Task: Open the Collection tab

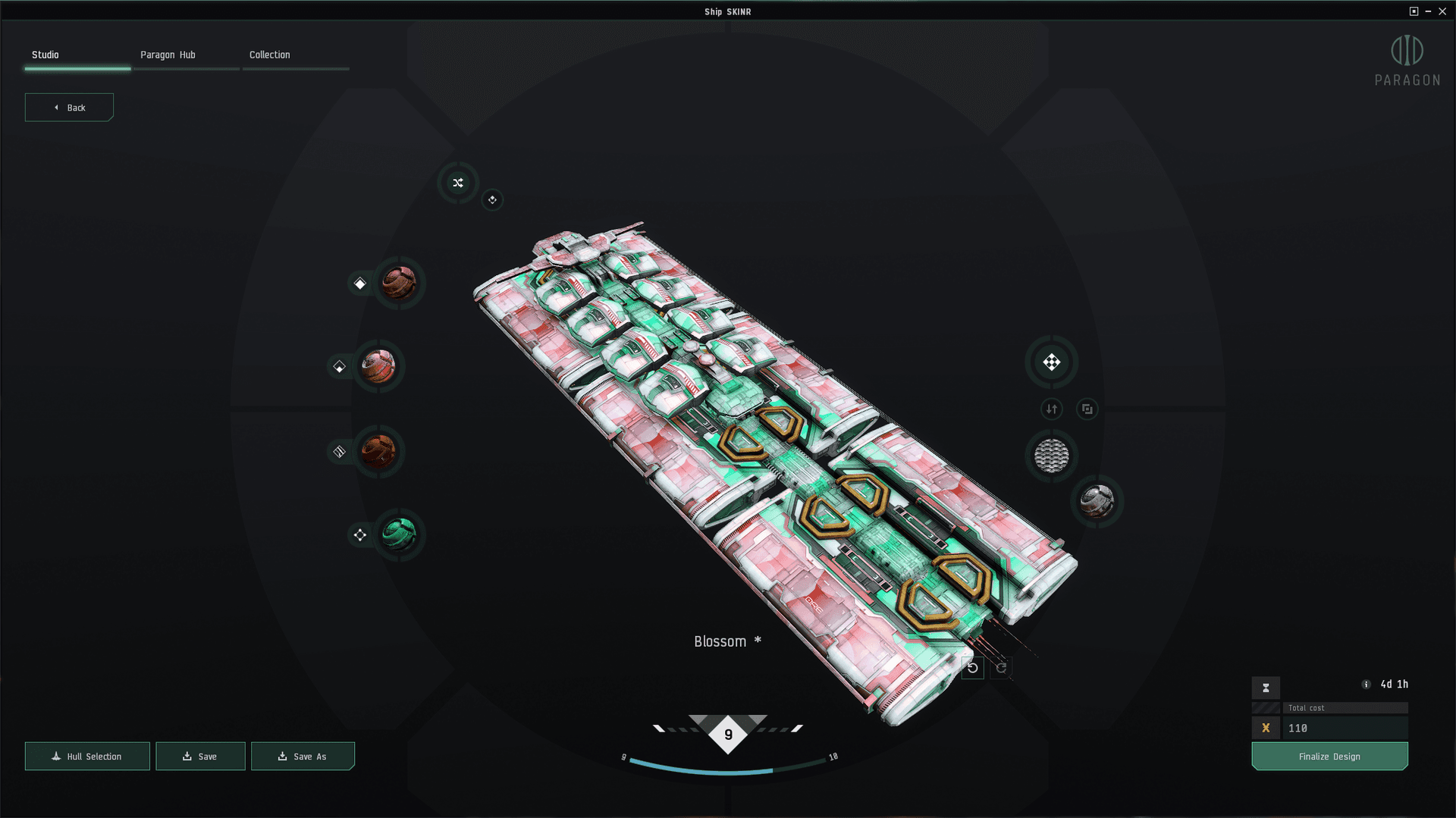Action: (x=269, y=55)
